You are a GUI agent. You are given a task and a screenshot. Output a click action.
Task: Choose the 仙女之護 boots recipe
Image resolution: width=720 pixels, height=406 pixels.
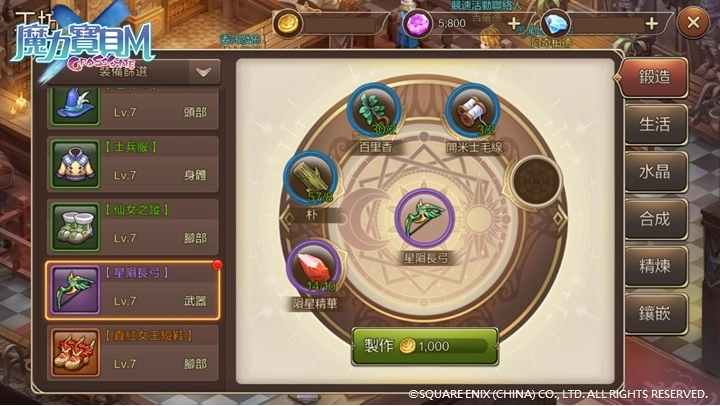point(132,227)
